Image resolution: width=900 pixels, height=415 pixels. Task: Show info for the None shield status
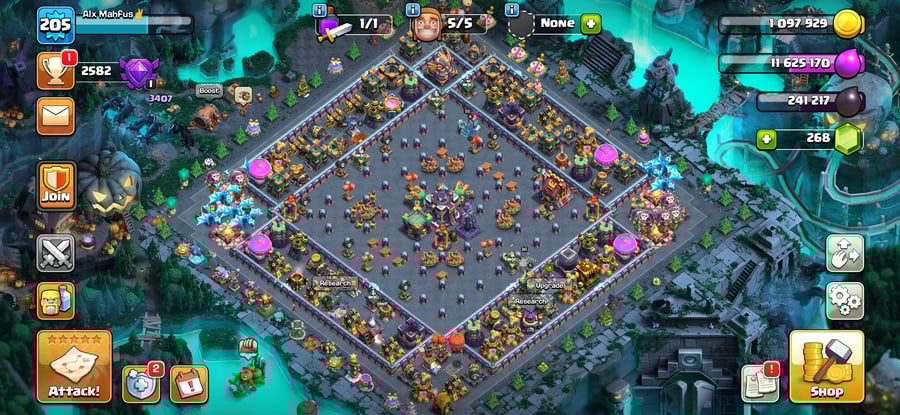click(513, 9)
